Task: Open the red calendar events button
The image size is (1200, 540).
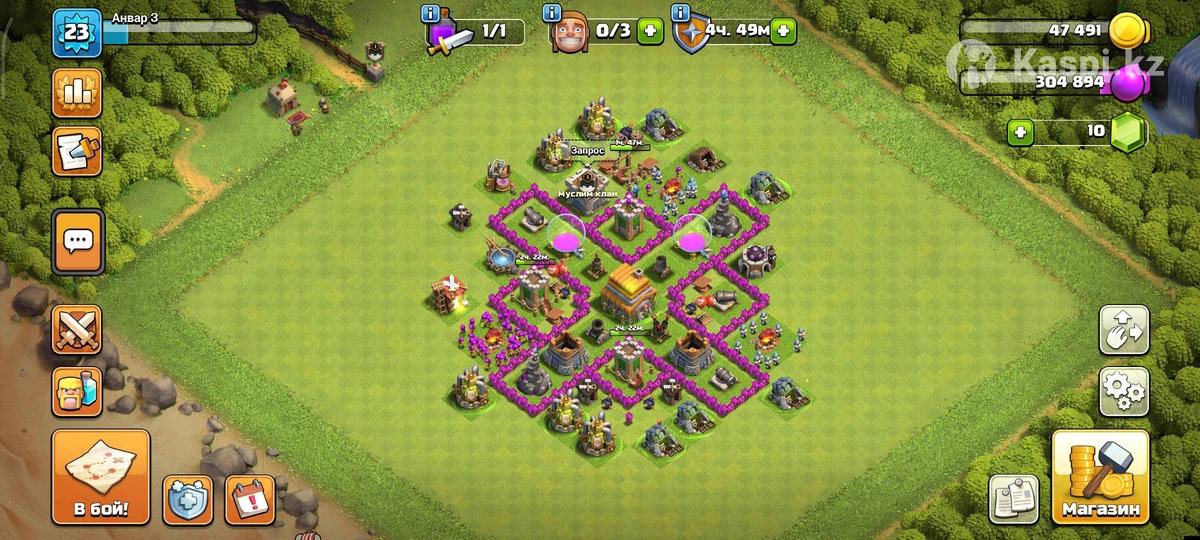Action: click(x=249, y=498)
